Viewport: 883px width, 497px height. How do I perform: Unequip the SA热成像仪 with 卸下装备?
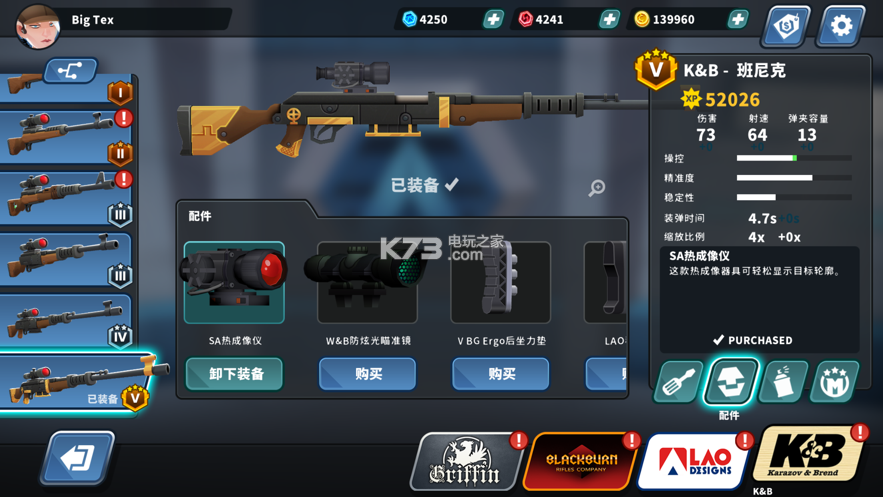pos(234,374)
